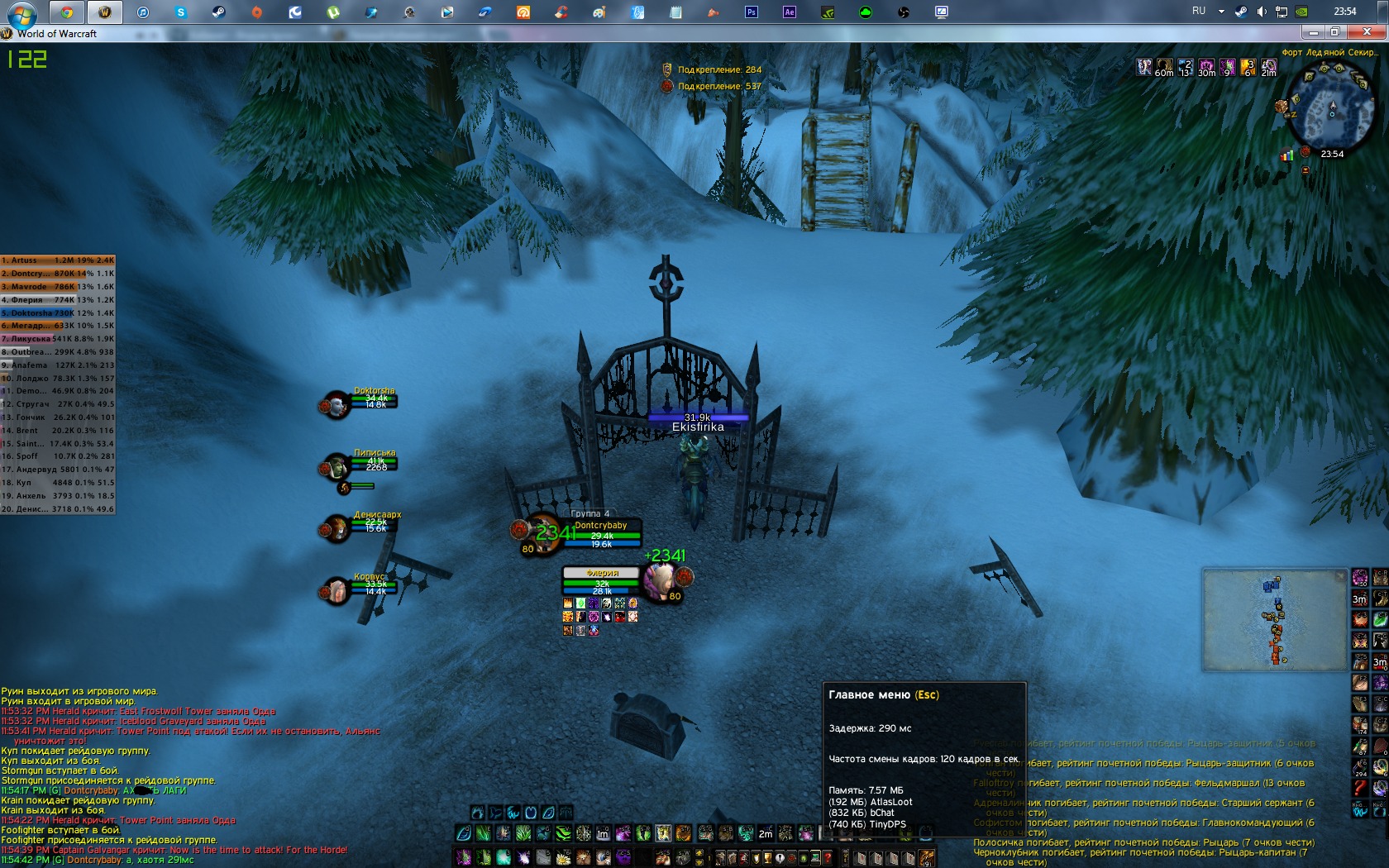This screenshot has height=868, width=1389.
Task: Open the bar-chart addon minimap button
Action: tap(1286, 155)
